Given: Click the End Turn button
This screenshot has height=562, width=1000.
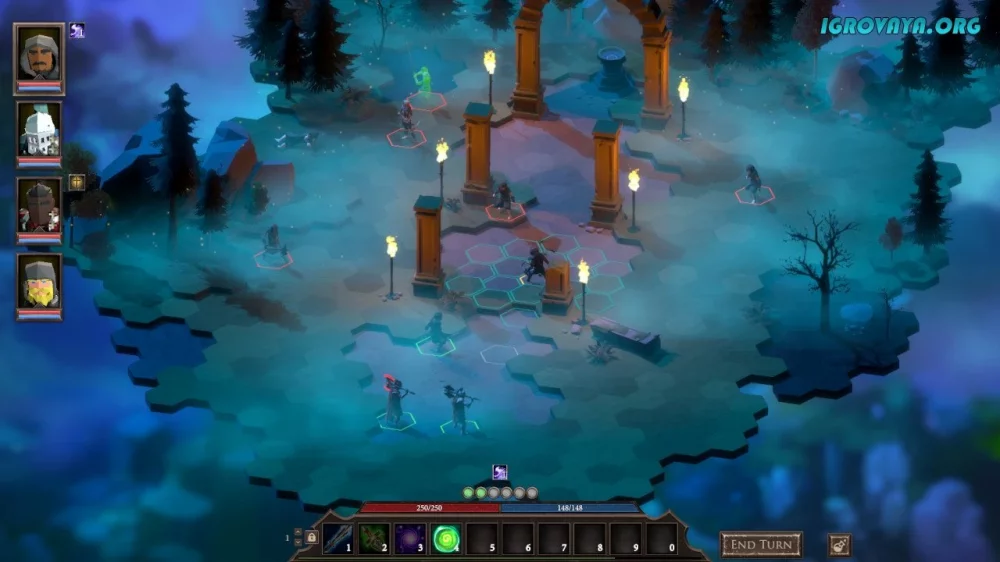Looking at the screenshot, I should click(x=761, y=544).
